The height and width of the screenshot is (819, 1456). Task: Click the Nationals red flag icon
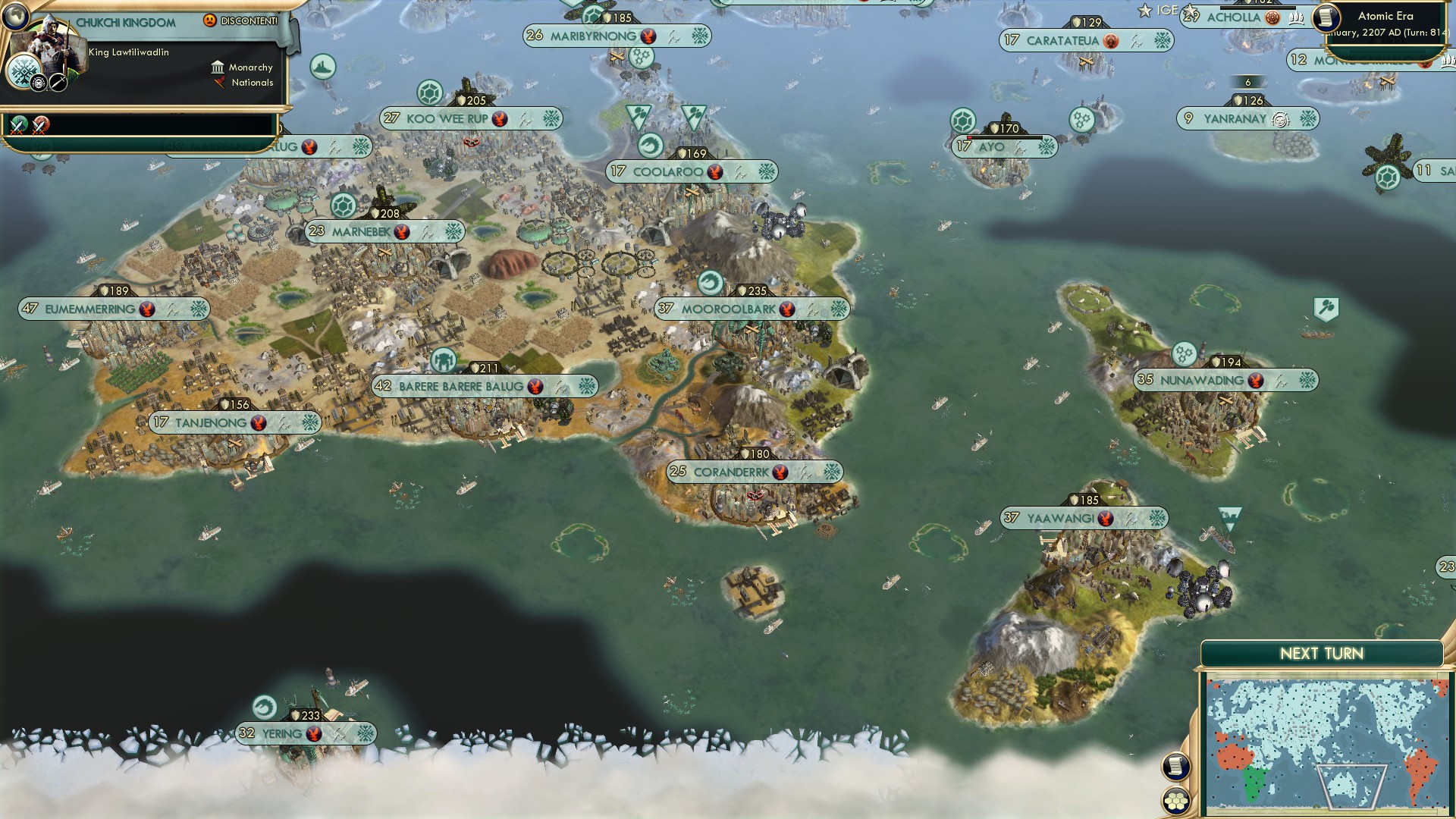point(220,82)
